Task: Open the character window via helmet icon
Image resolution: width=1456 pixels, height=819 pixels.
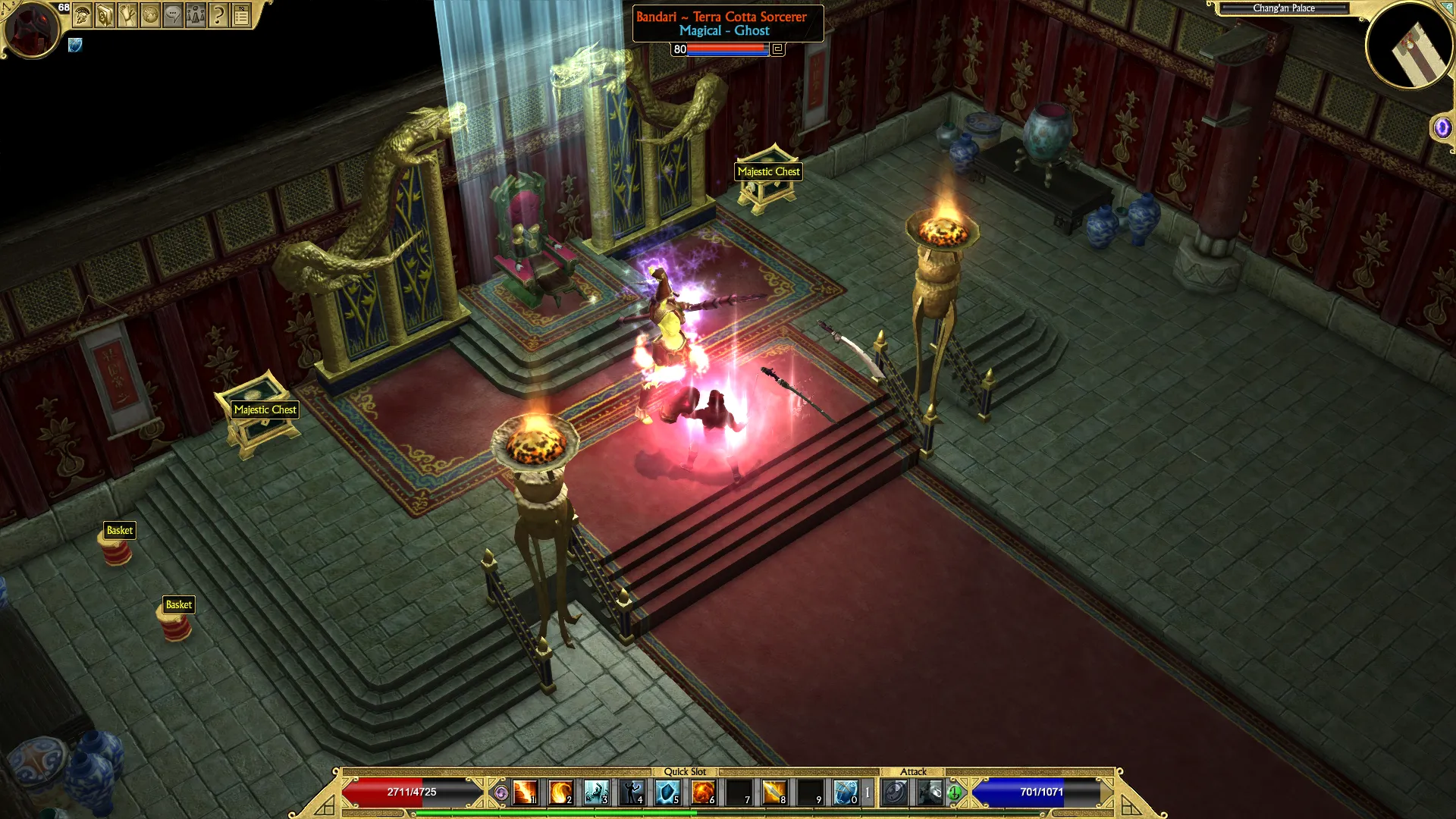Action: tap(82, 15)
